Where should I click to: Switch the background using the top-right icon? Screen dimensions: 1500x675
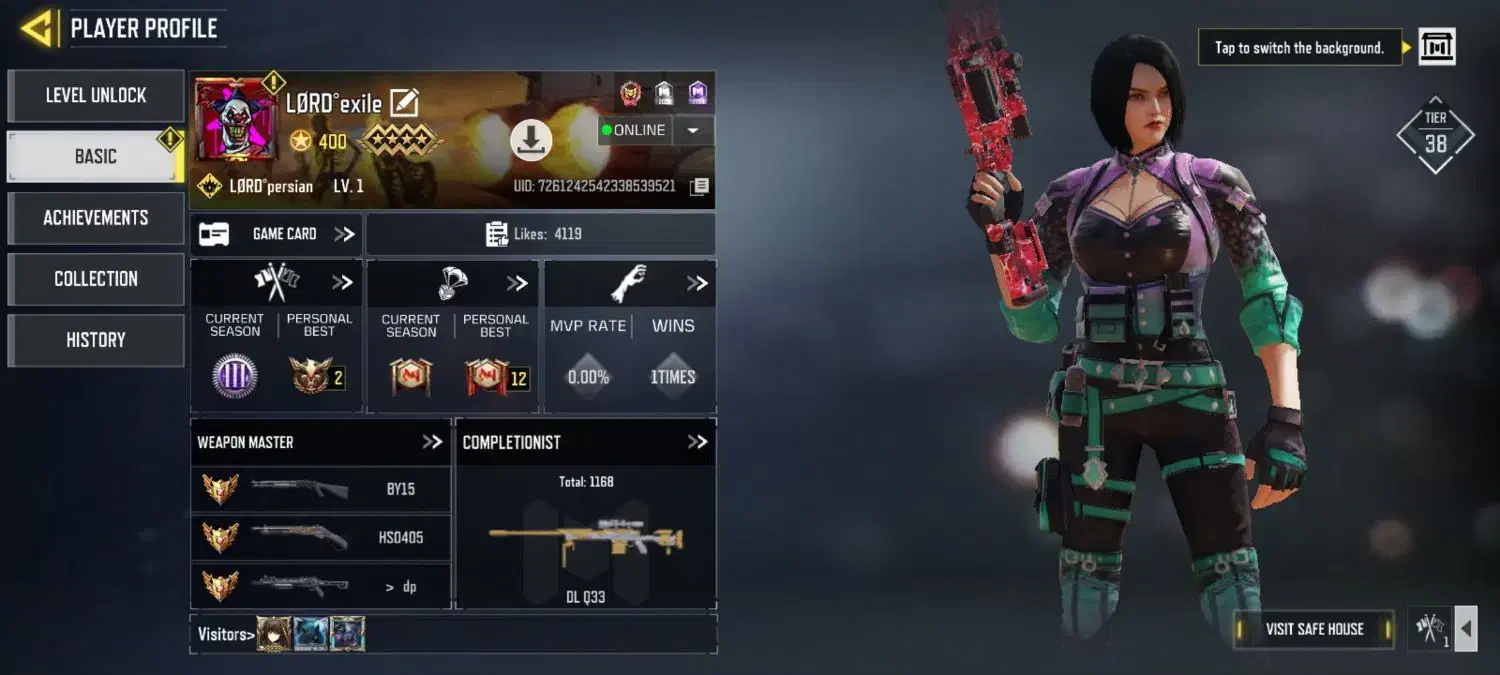(x=1437, y=47)
